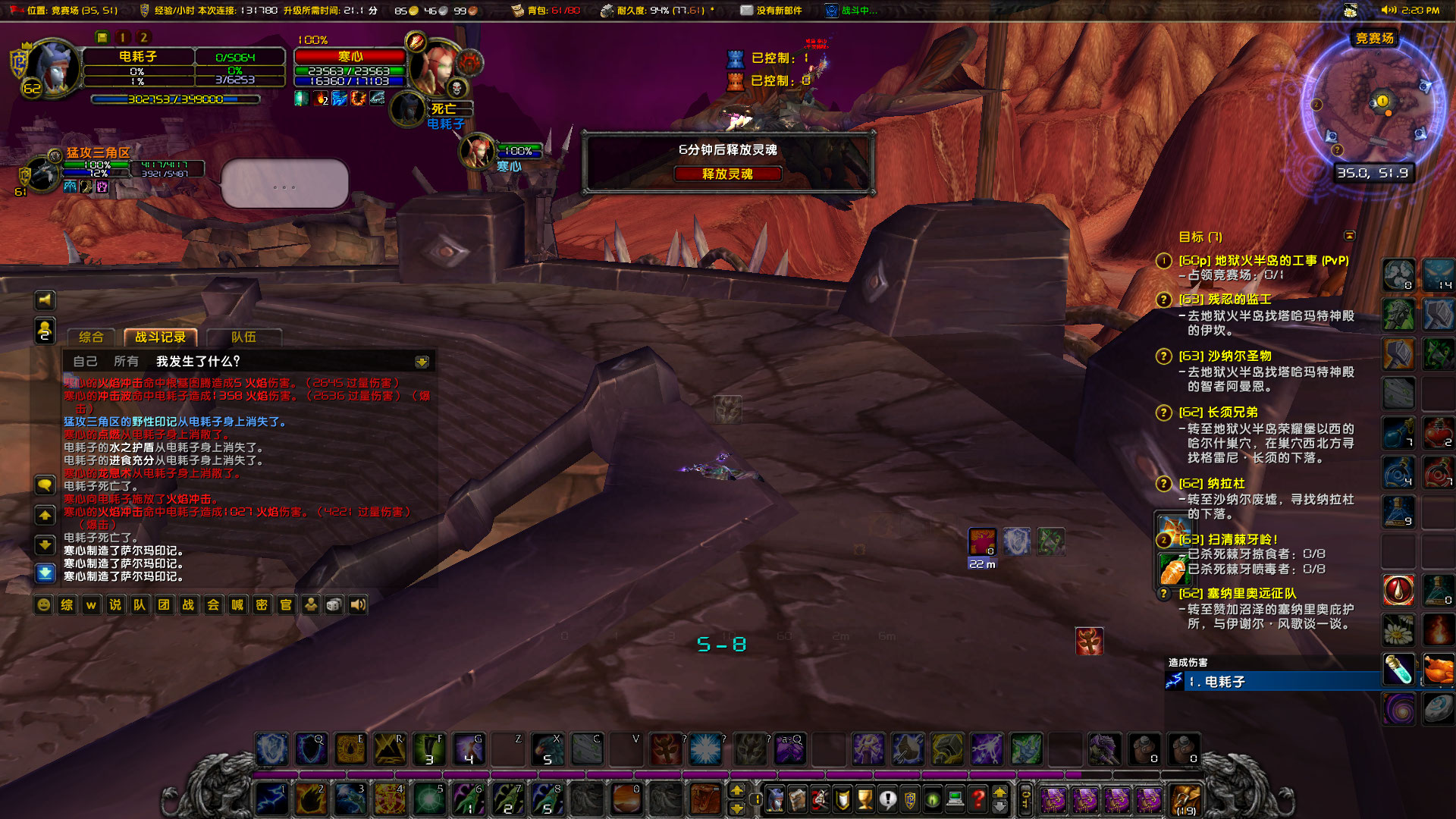This screenshot has height=819, width=1456.
Task: Mute chat with the speaker icon above chat
Action: pos(44,300)
